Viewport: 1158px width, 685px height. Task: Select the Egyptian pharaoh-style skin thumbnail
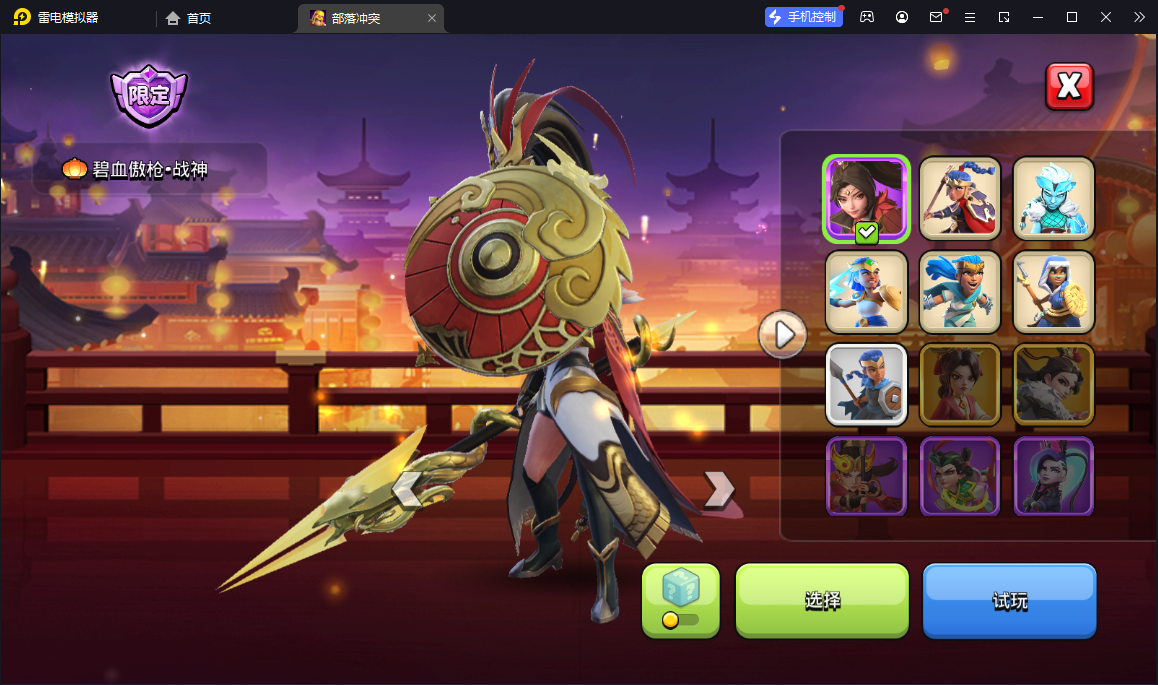click(866, 291)
